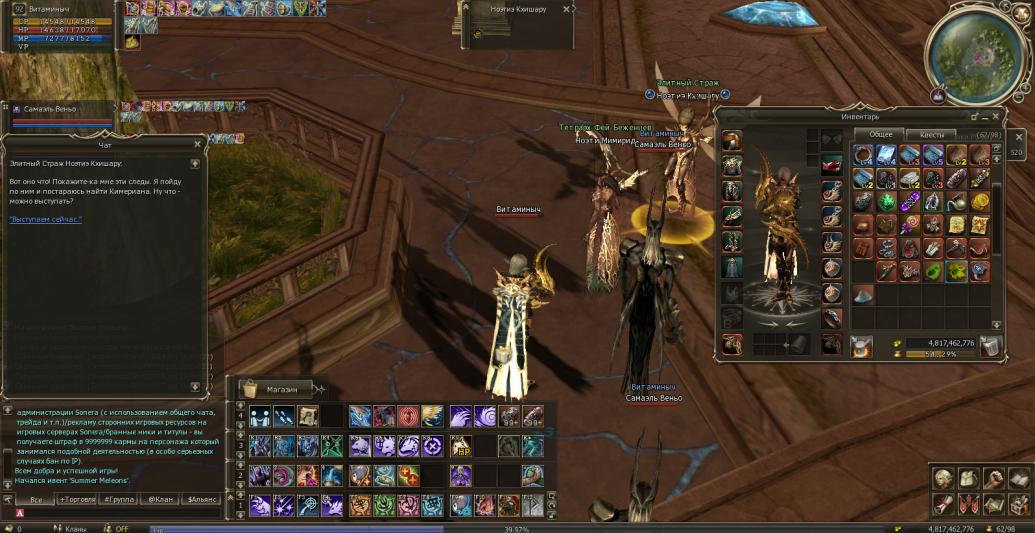Open the #Группа chat tab

[x=120, y=498]
